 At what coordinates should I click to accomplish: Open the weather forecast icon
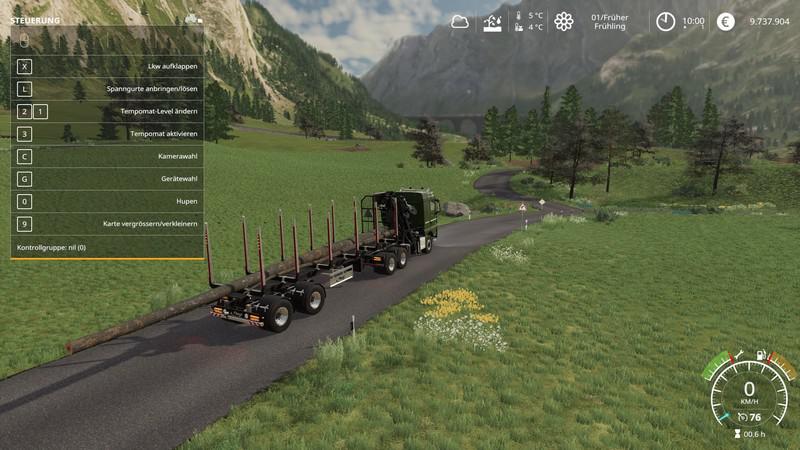pyautogui.click(x=492, y=22)
